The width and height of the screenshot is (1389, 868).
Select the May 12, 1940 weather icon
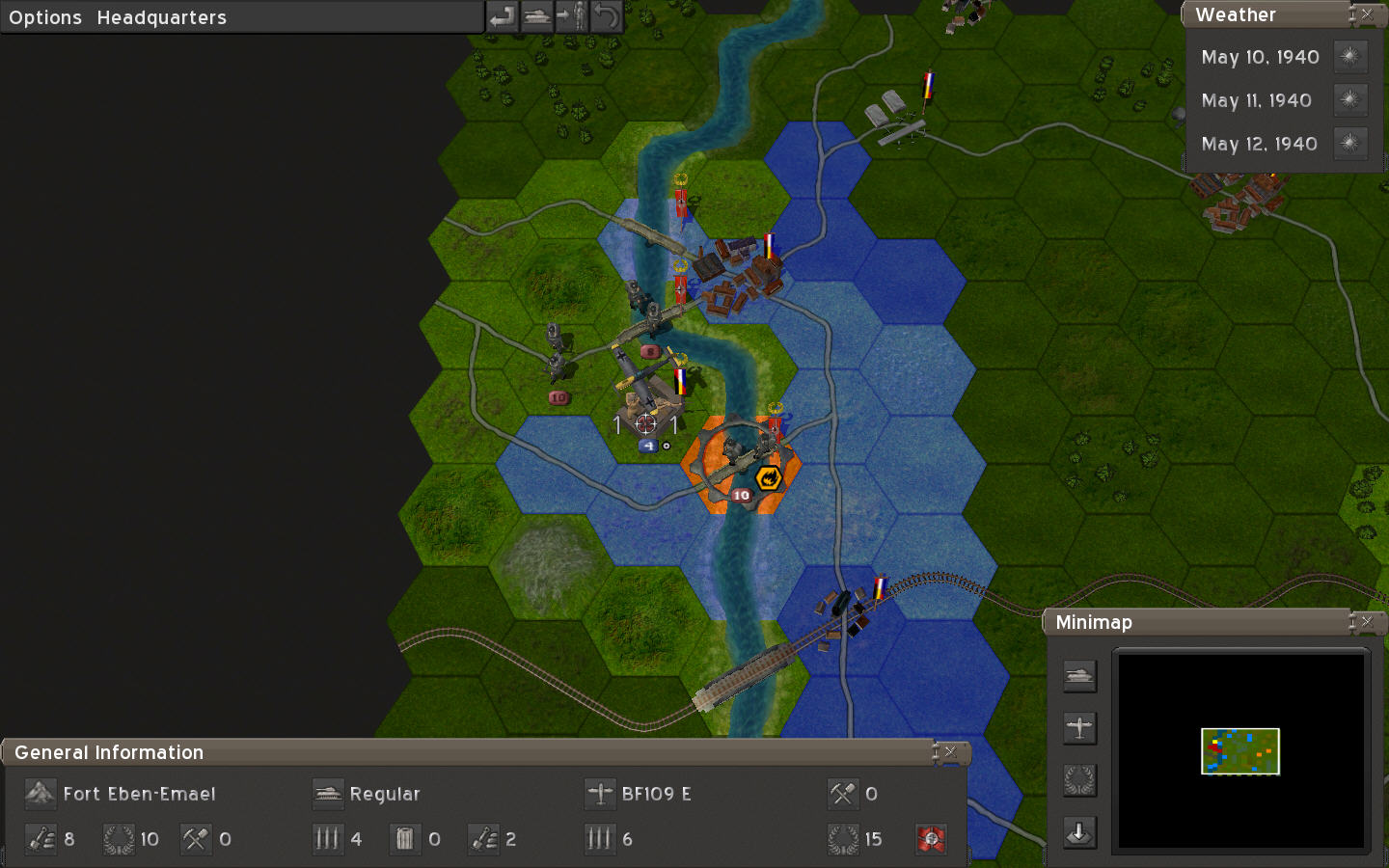(x=1349, y=144)
